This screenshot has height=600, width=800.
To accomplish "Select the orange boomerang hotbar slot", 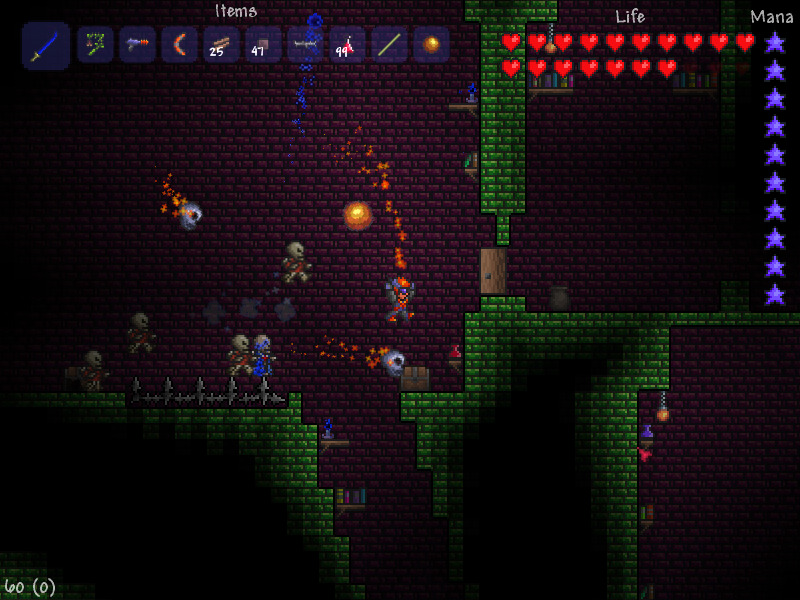I will 180,45.
